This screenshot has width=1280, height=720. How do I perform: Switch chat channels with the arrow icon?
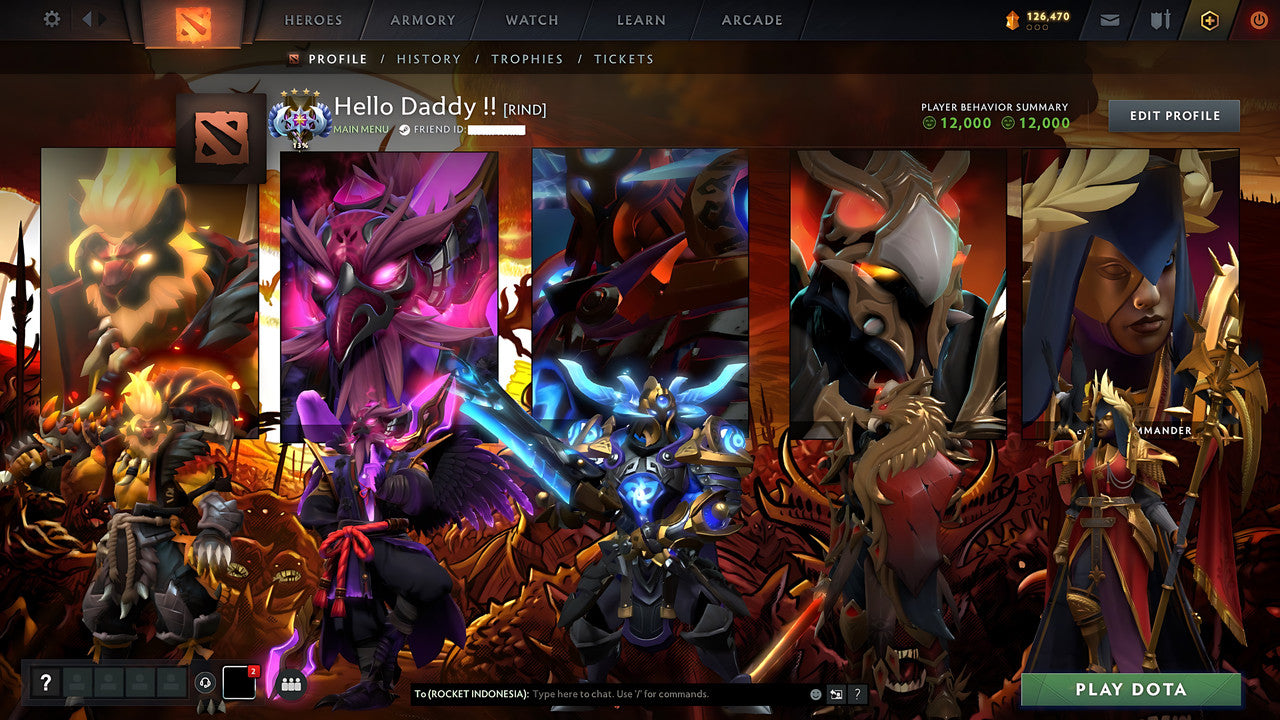click(835, 692)
